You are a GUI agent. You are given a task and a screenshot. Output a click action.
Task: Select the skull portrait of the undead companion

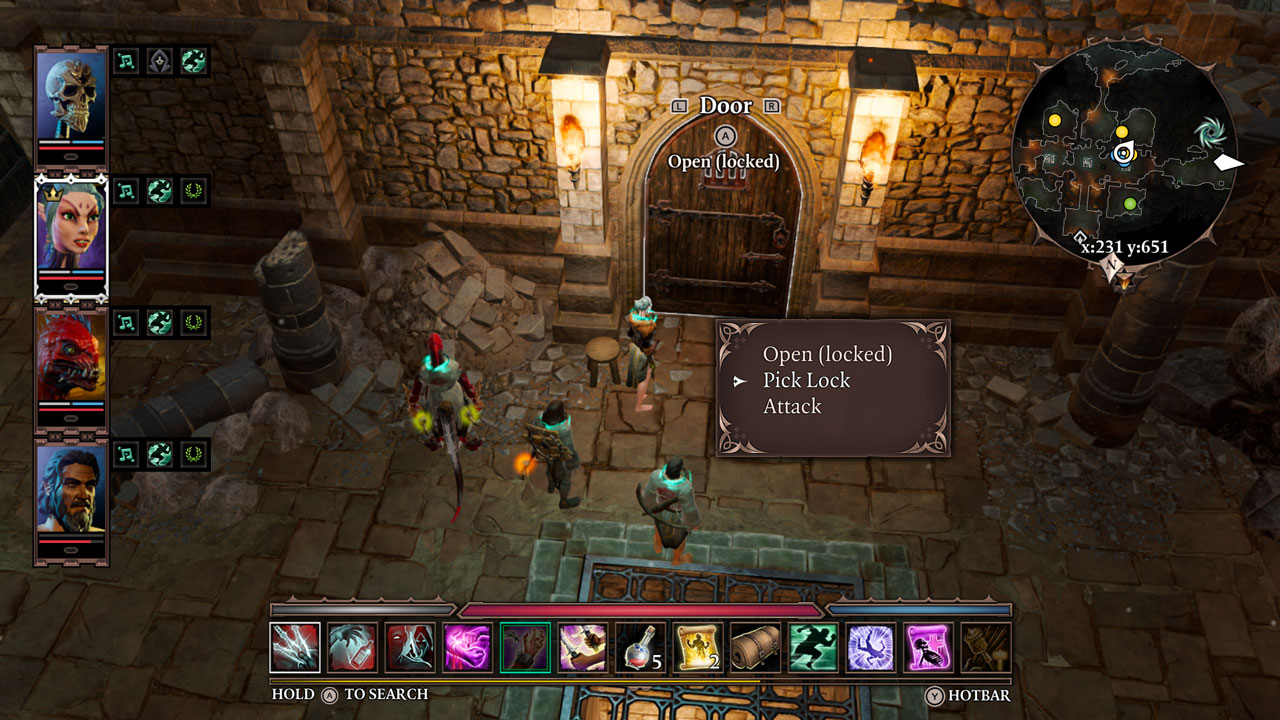70,95
